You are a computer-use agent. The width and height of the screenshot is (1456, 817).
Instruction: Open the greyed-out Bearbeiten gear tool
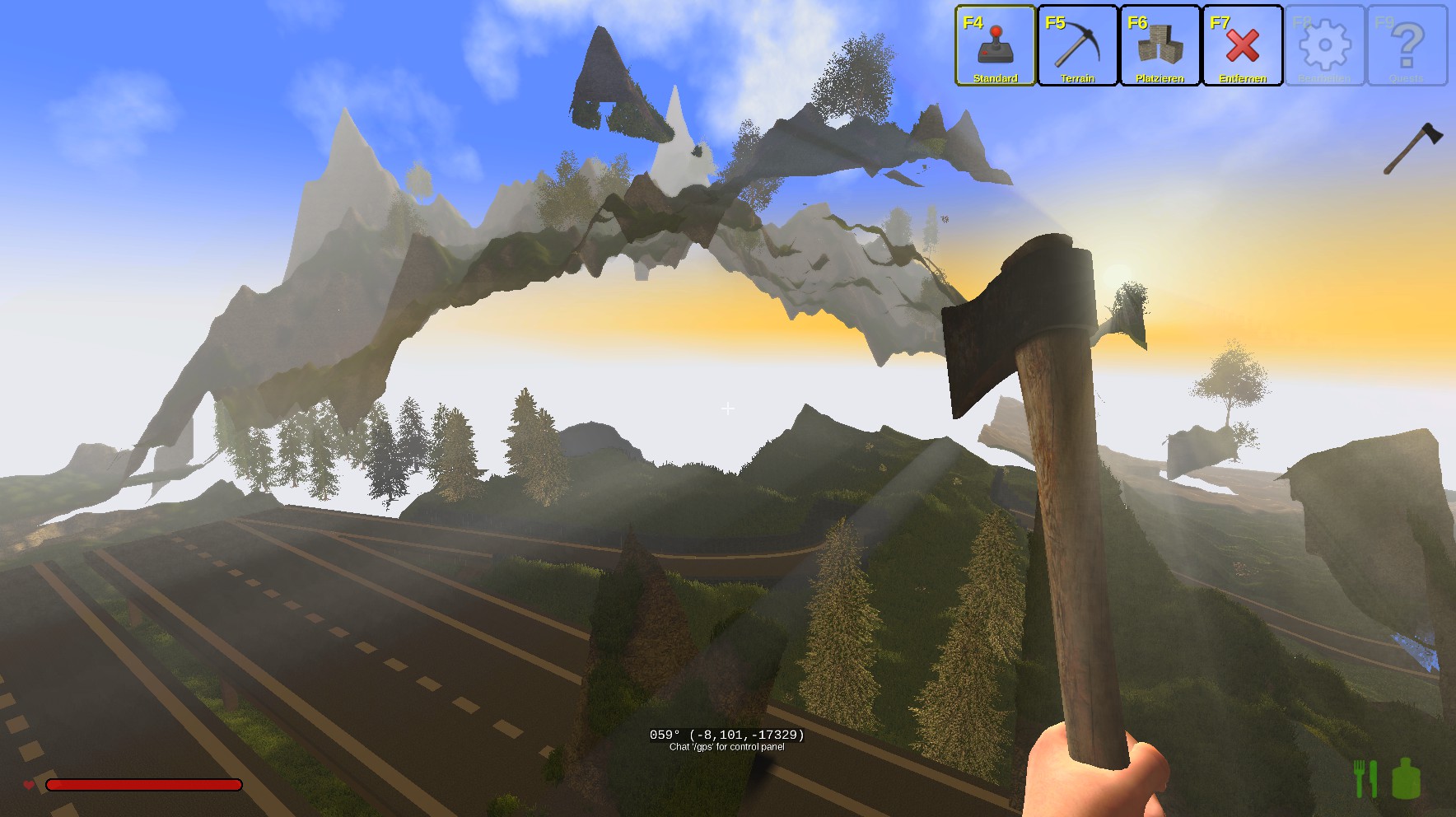pyautogui.click(x=1324, y=46)
